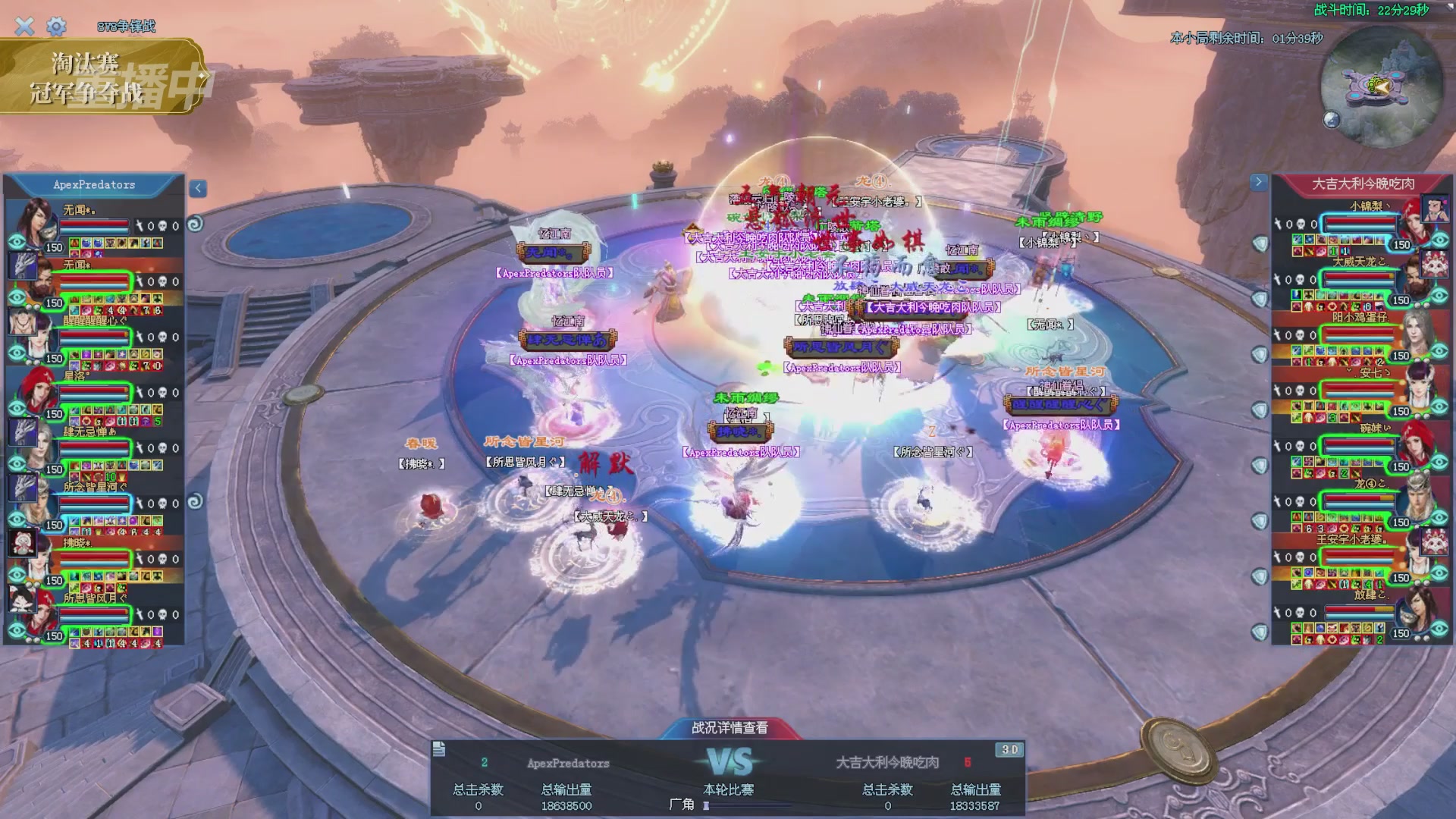Viewport: 1456px width, 819px height.
Task: Toggle the 3D view button
Action: pos(1009,749)
